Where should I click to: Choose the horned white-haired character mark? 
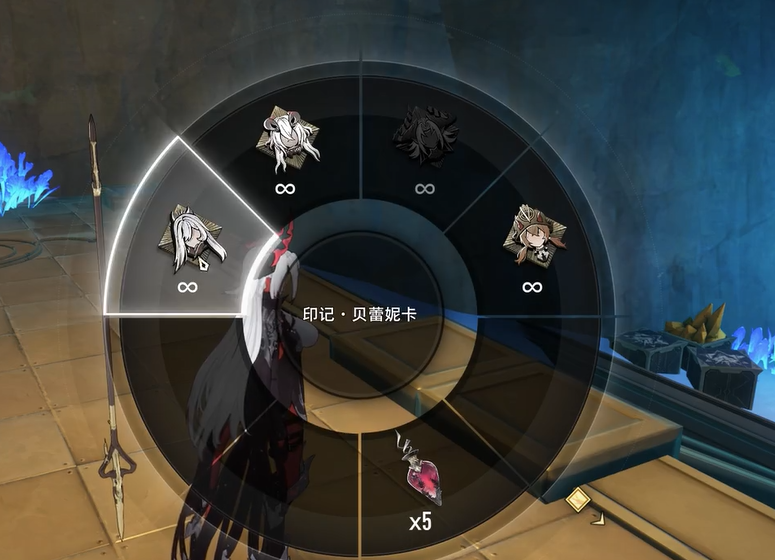click(287, 141)
